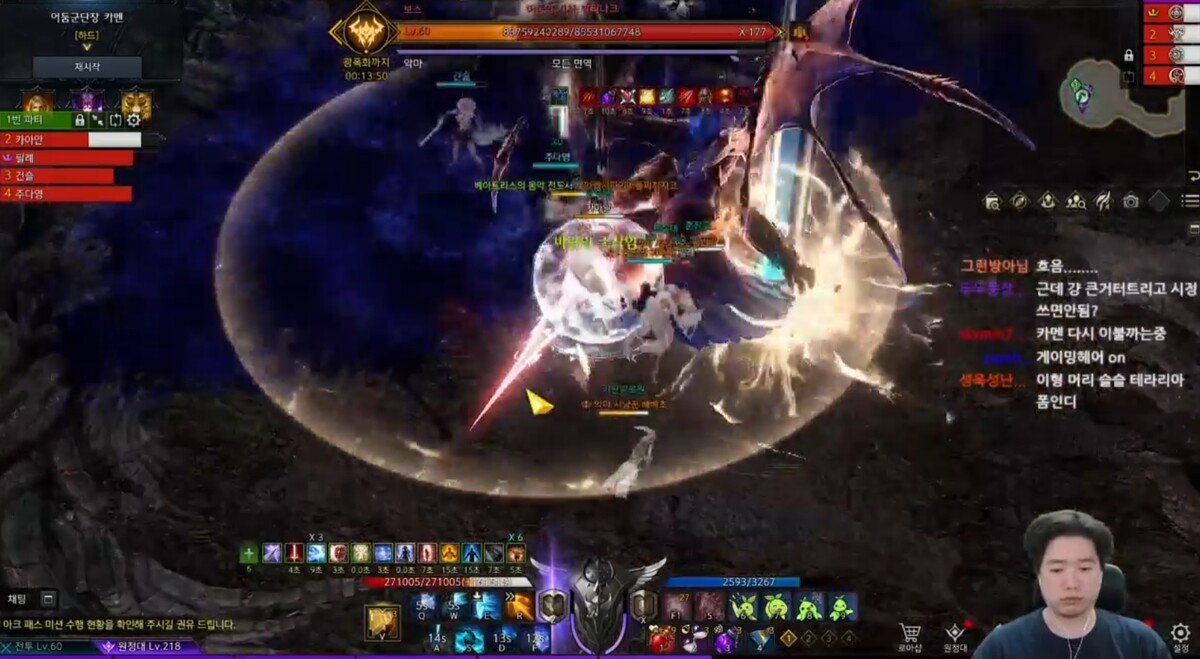The width and height of the screenshot is (1200, 659).
Task: Use the skill on the S slot
Action: [467, 639]
